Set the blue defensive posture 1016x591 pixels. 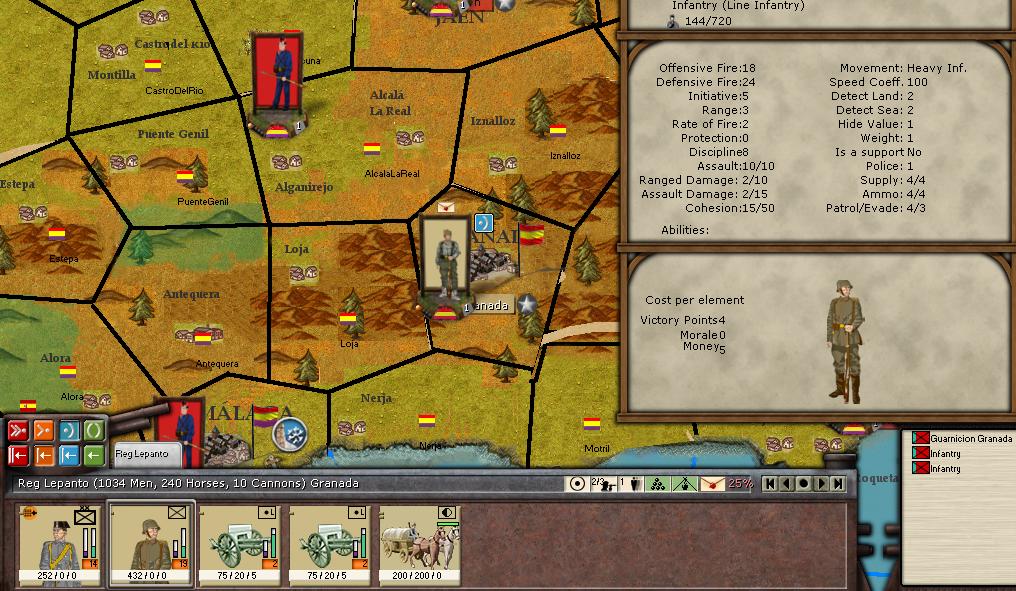tap(69, 431)
